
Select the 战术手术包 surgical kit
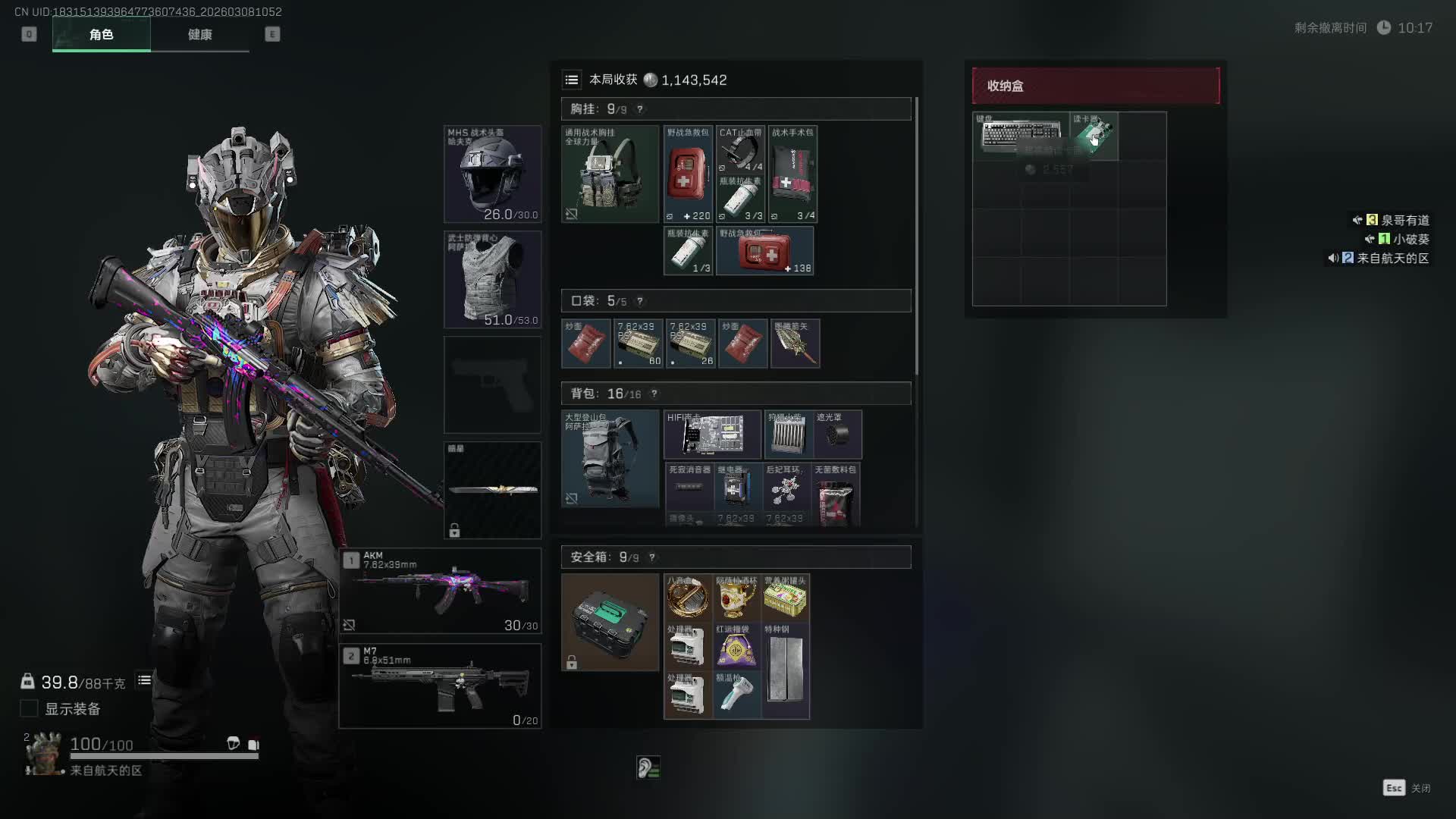(792, 174)
